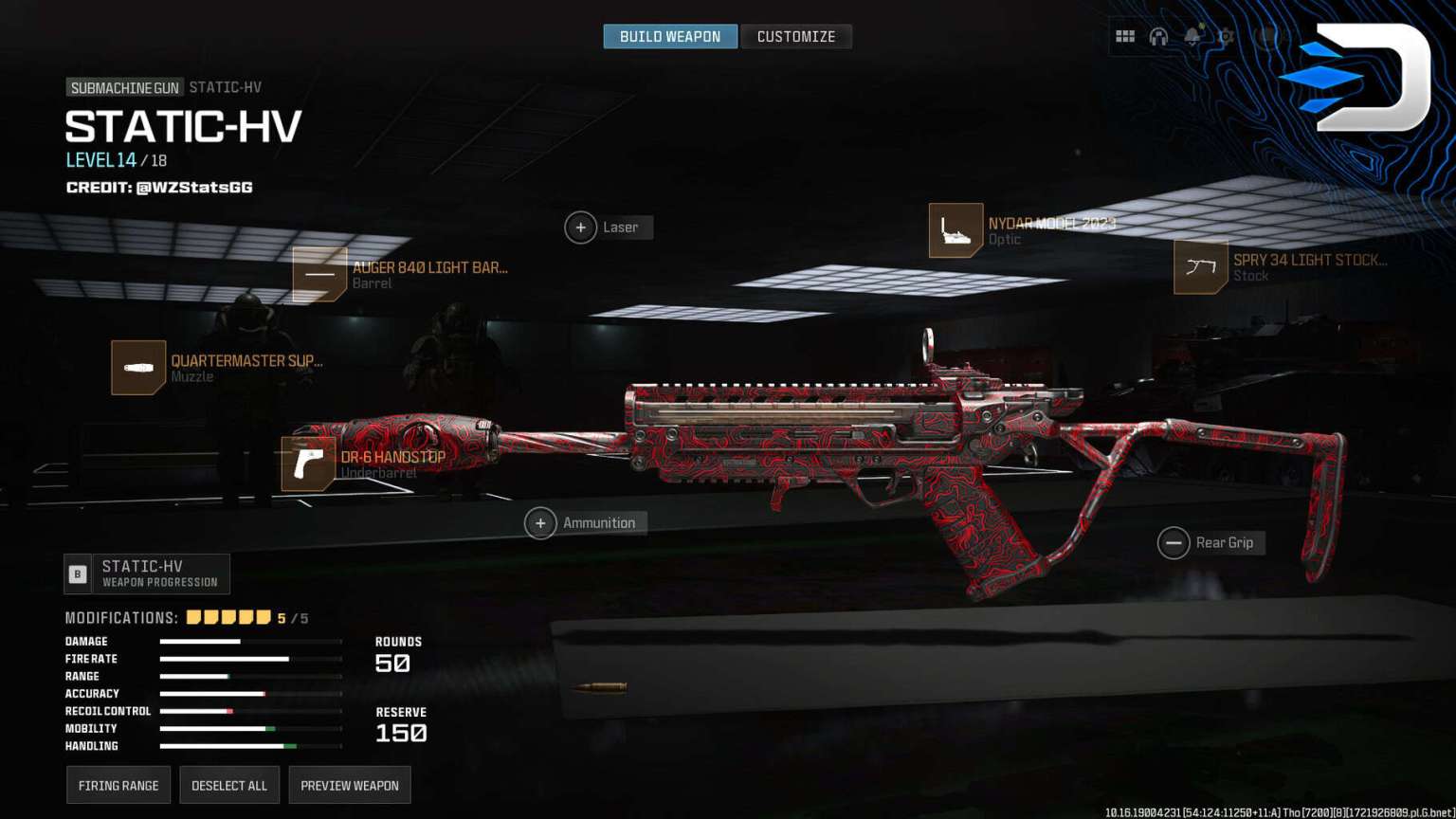Add an Ammunition attachment
The width and height of the screenshot is (1456, 819).
pyautogui.click(x=541, y=523)
